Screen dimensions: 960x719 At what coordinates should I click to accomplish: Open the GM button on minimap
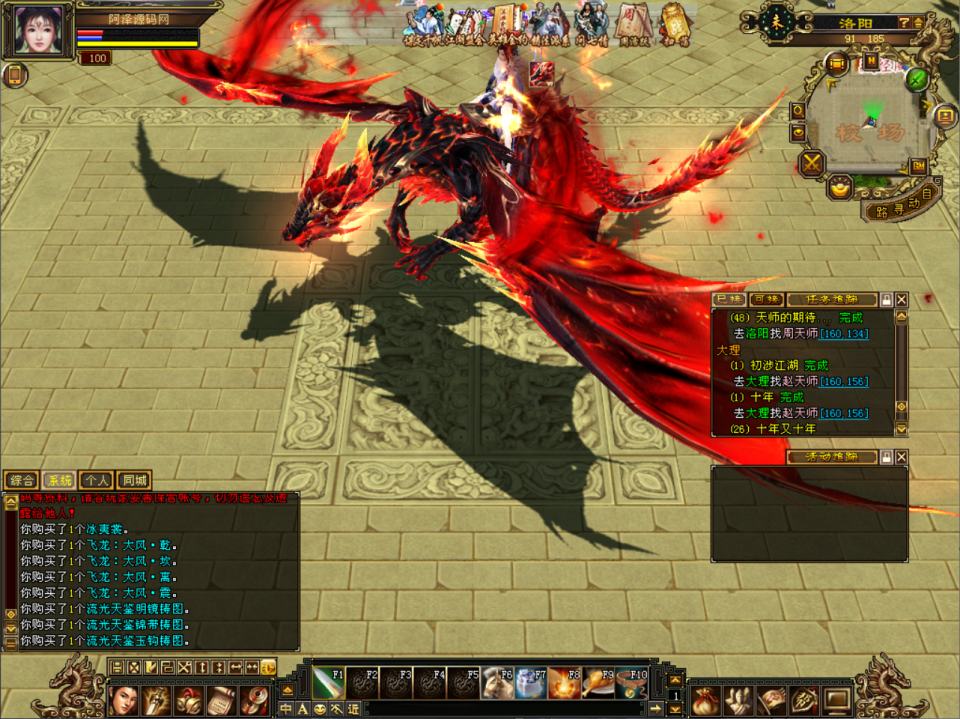[x=916, y=166]
